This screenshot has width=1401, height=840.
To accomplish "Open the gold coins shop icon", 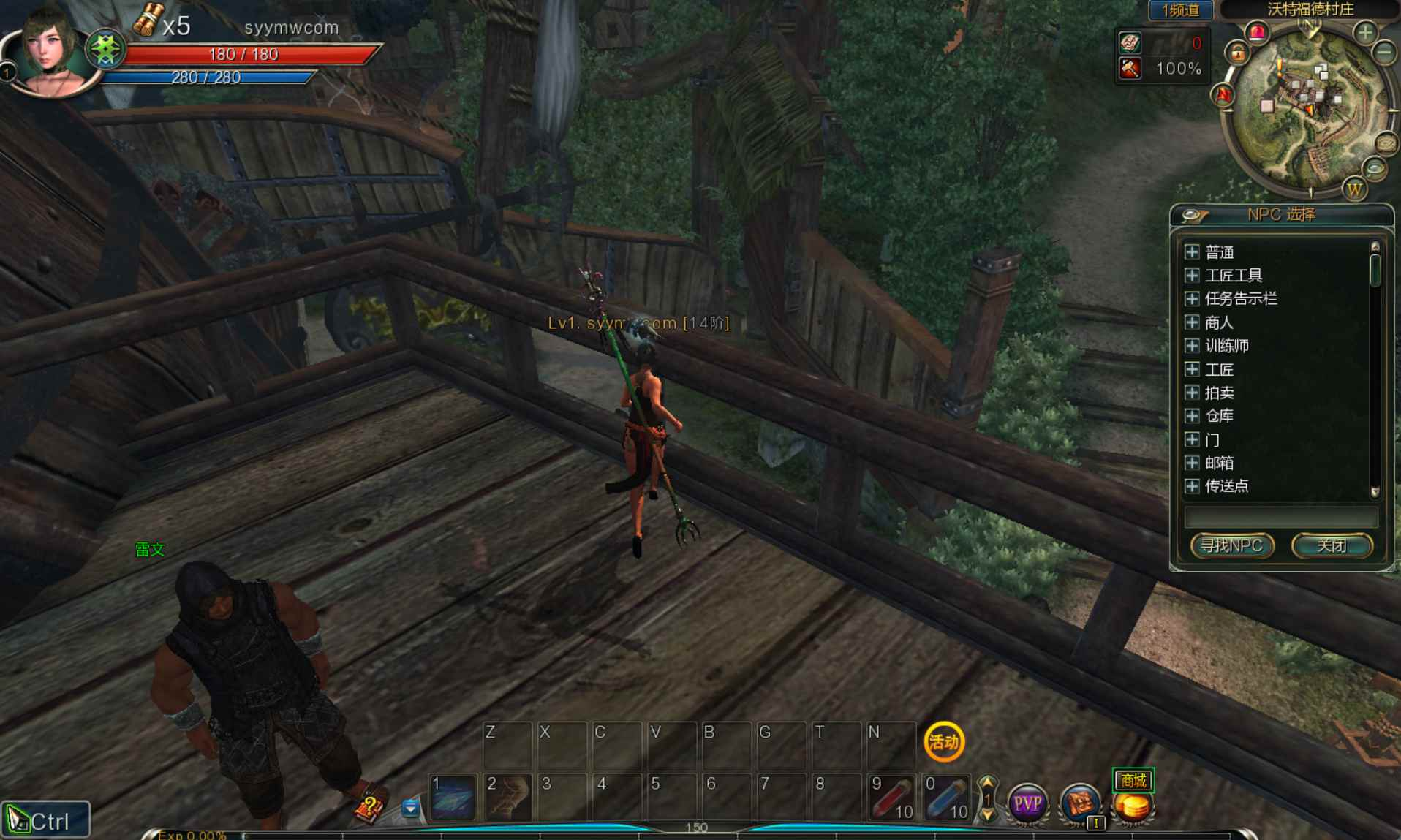I will (1133, 803).
